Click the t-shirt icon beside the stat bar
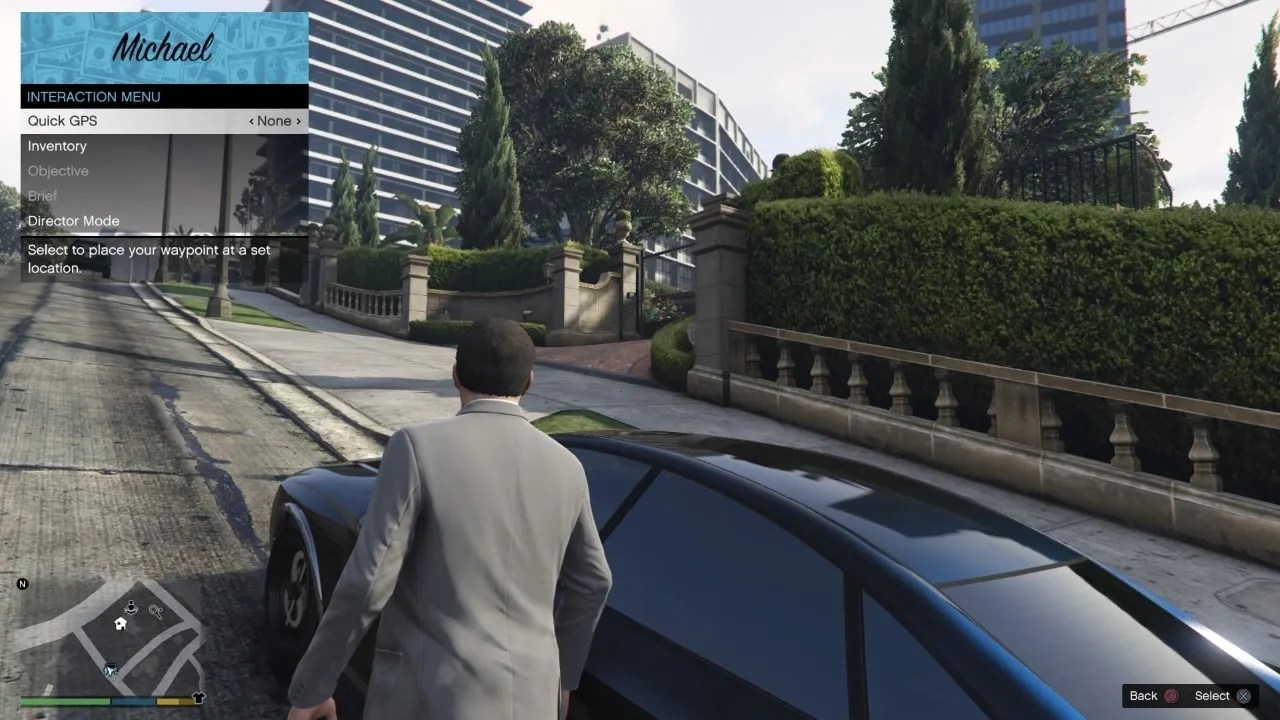 (199, 698)
